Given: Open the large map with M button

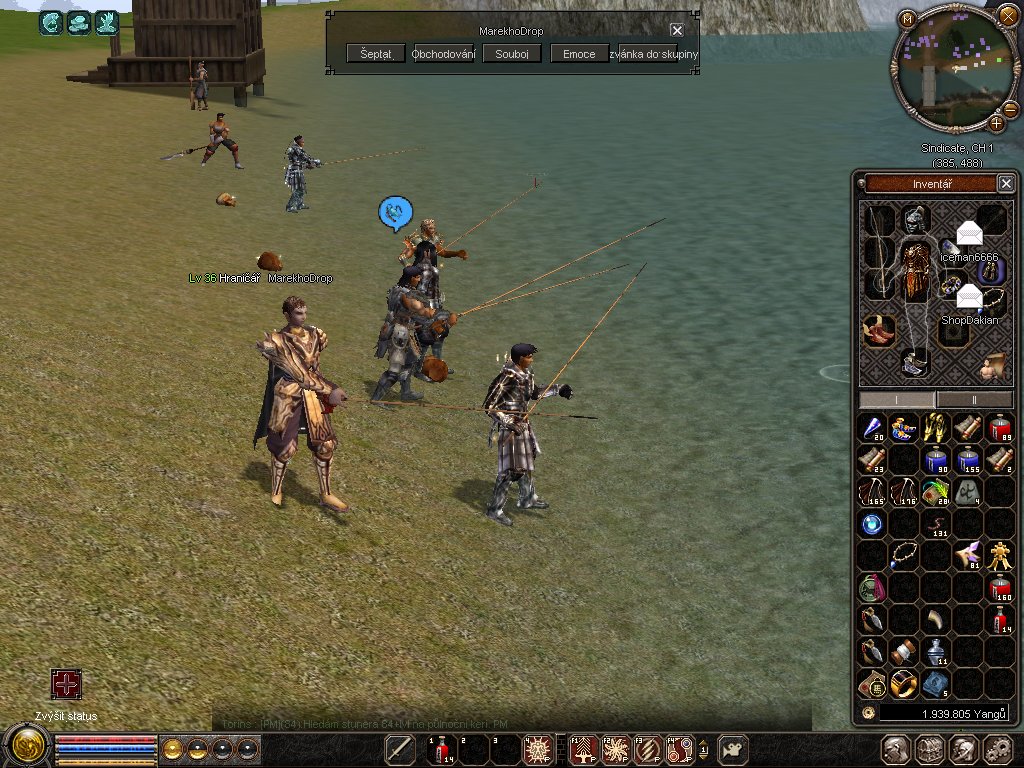Looking at the screenshot, I should 907,18.
